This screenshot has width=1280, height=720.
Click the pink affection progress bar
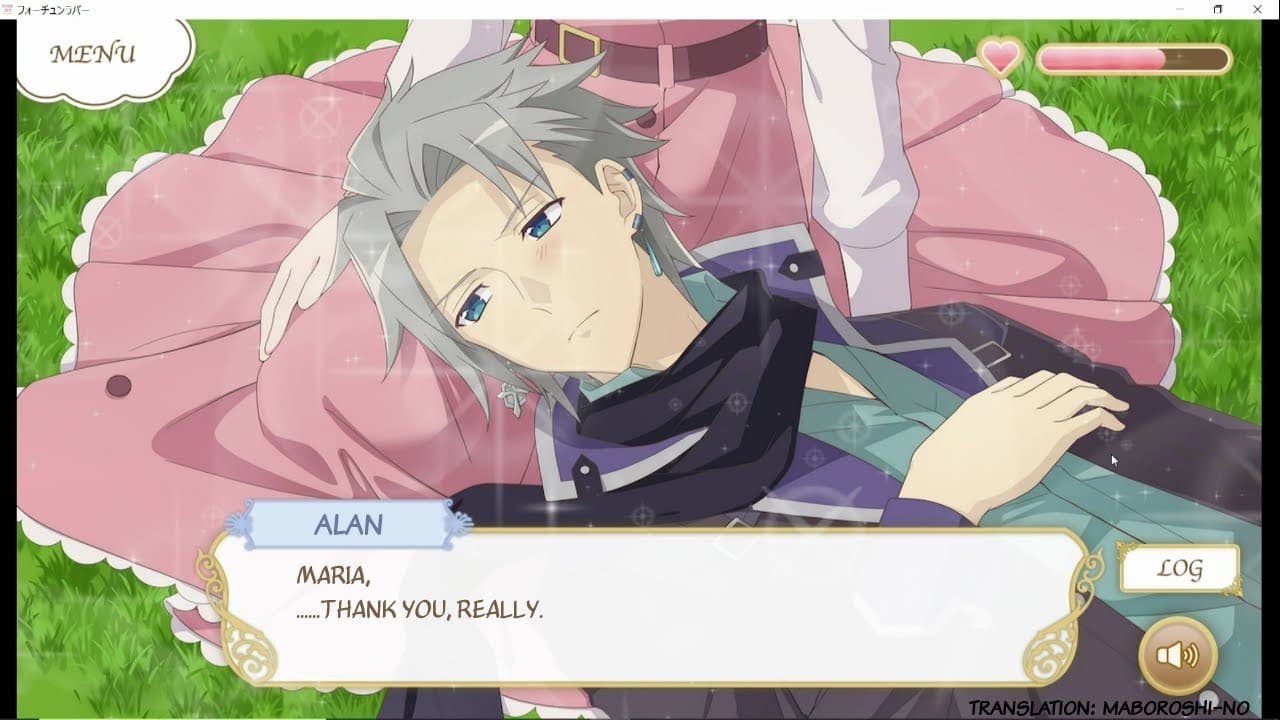(x=1100, y=59)
